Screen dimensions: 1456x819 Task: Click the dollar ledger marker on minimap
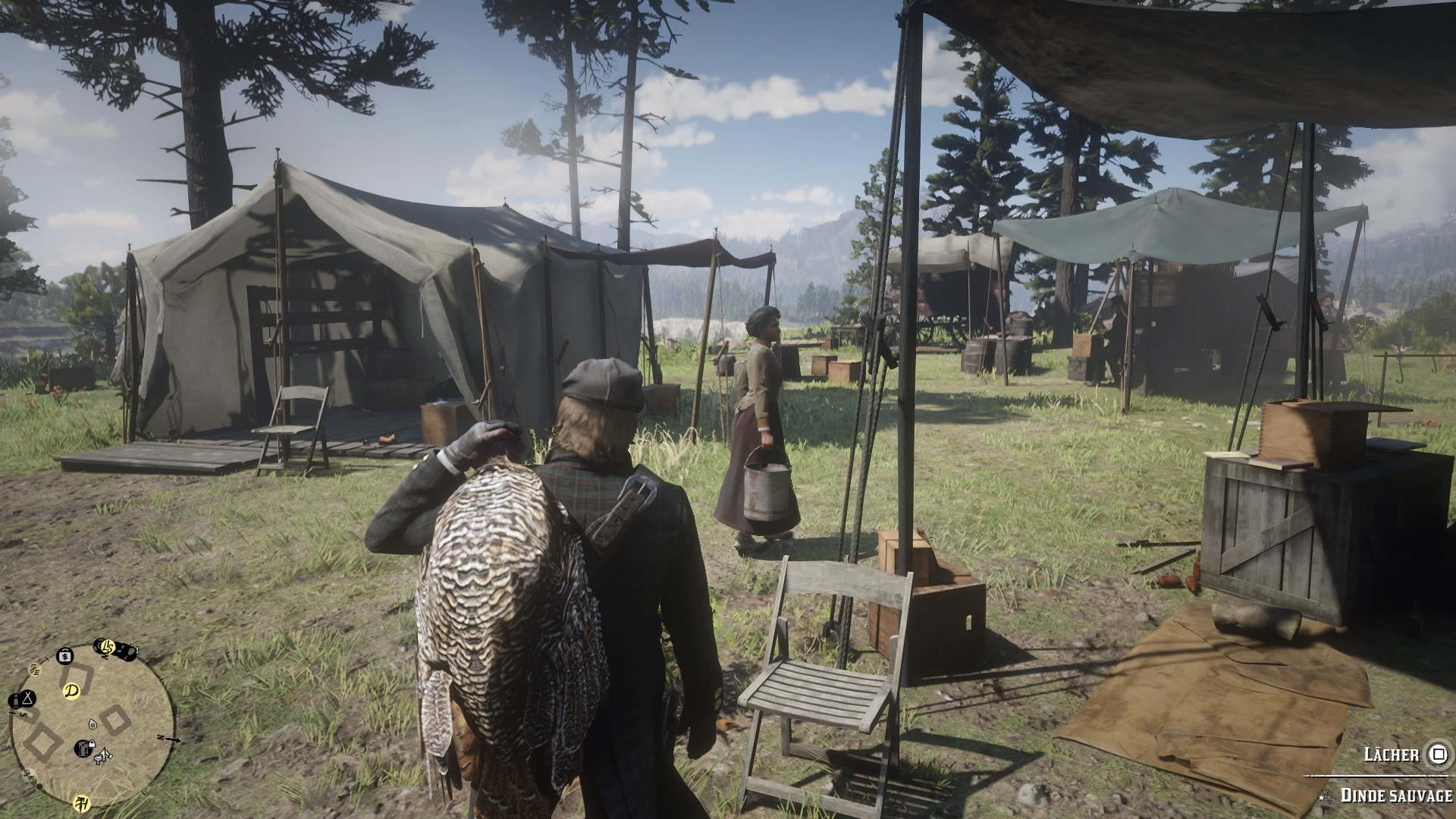point(65,655)
